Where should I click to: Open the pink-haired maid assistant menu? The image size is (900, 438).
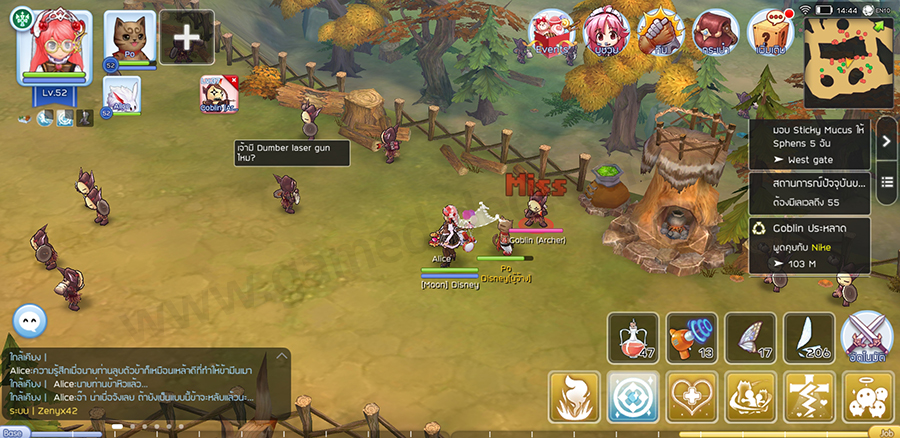click(606, 33)
